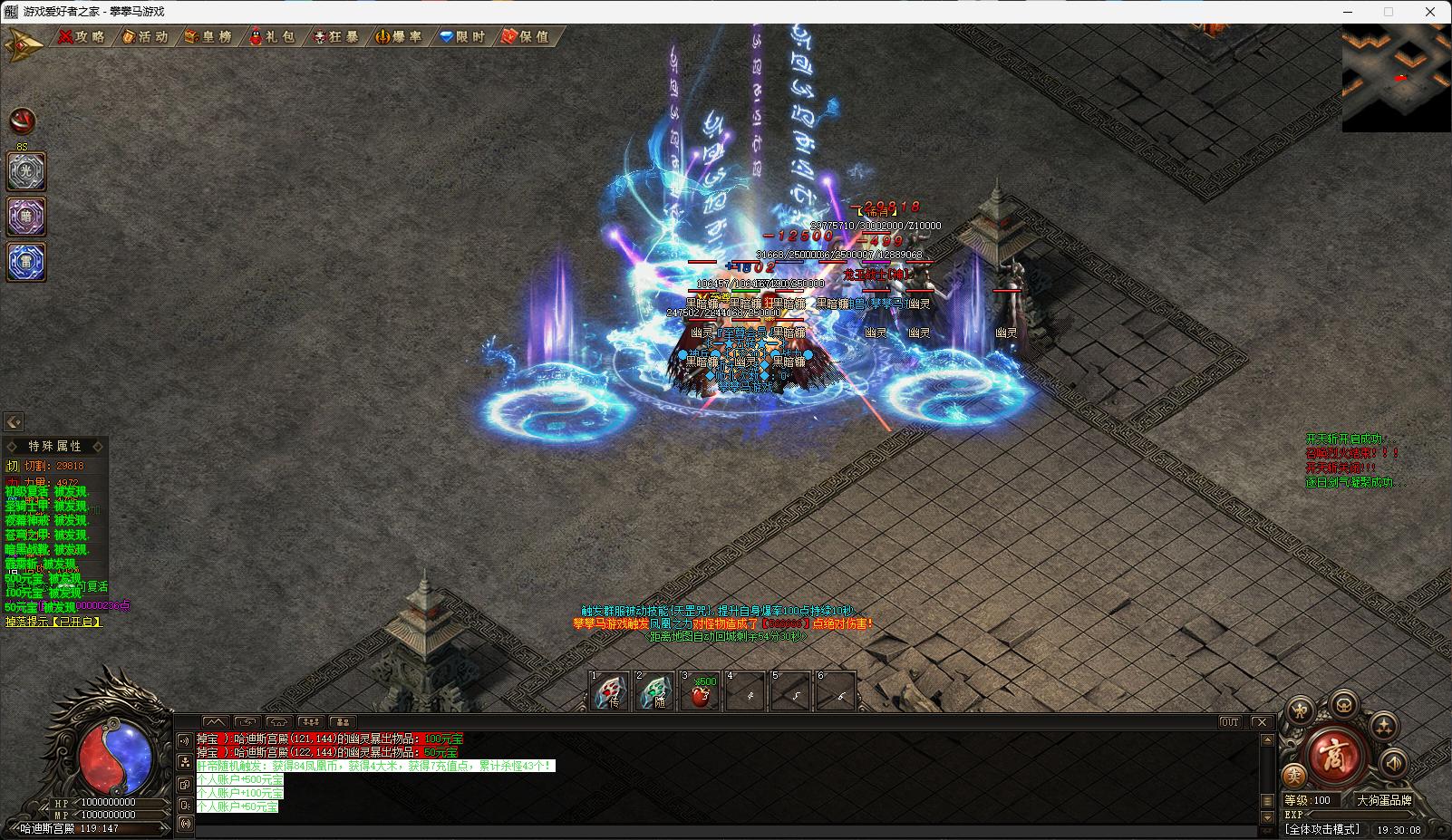The width and height of the screenshot is (1452, 840).
Task: Activate the 暗 dark element skill
Action: [26, 217]
